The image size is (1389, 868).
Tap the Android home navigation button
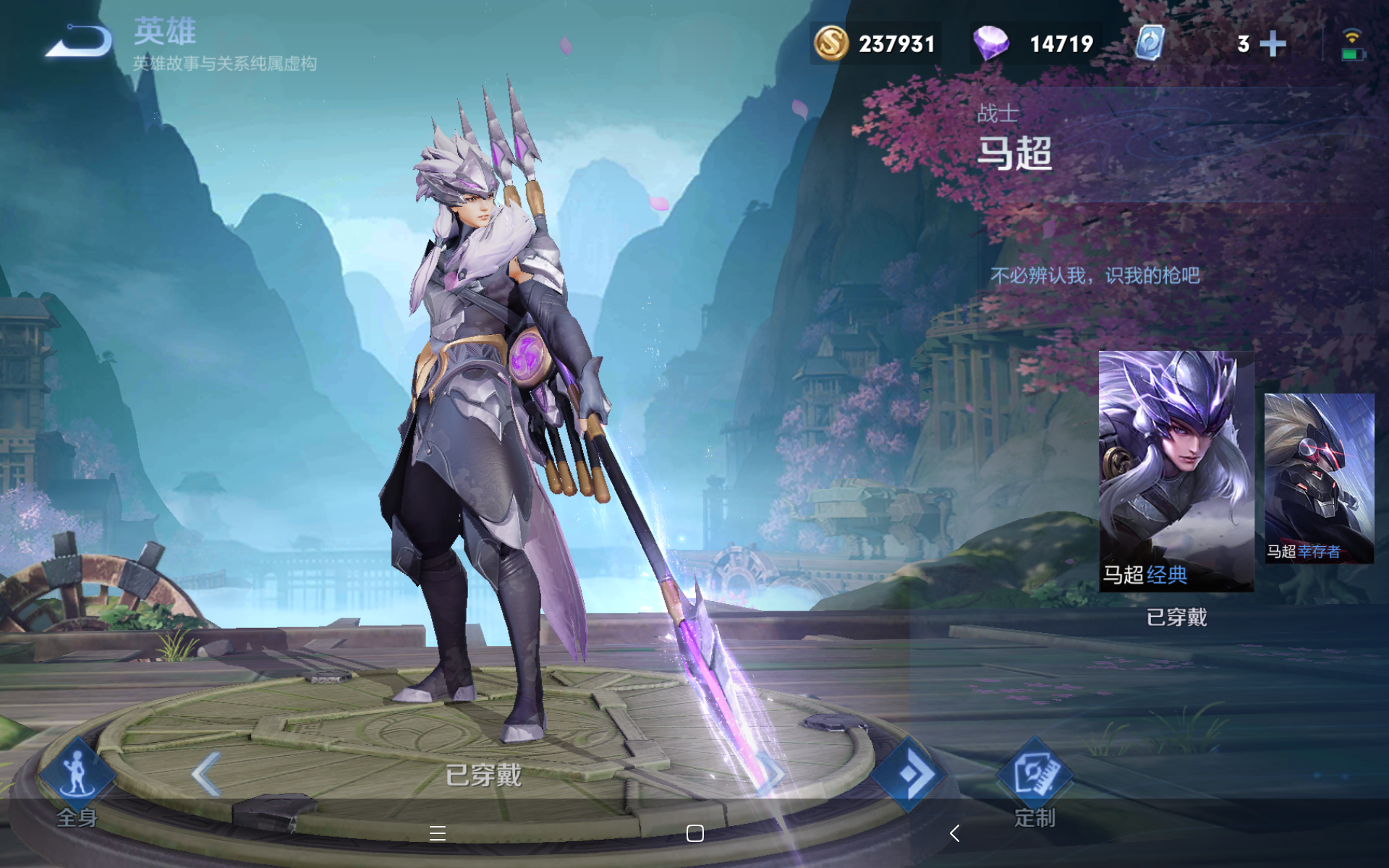(694, 833)
